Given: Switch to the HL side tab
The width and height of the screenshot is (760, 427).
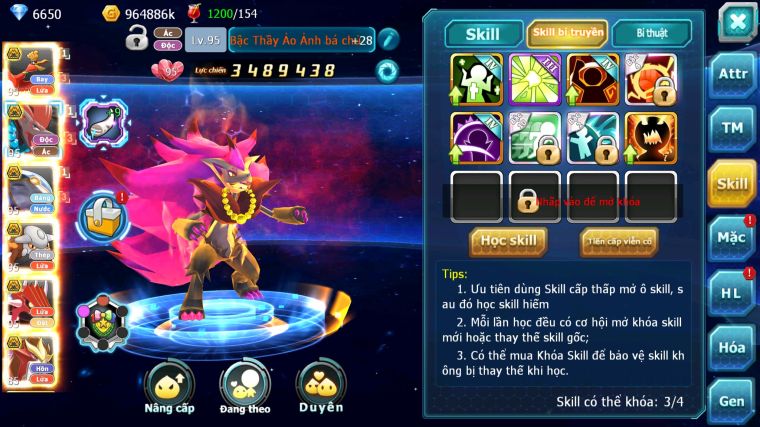Looking at the screenshot, I should (x=732, y=292).
